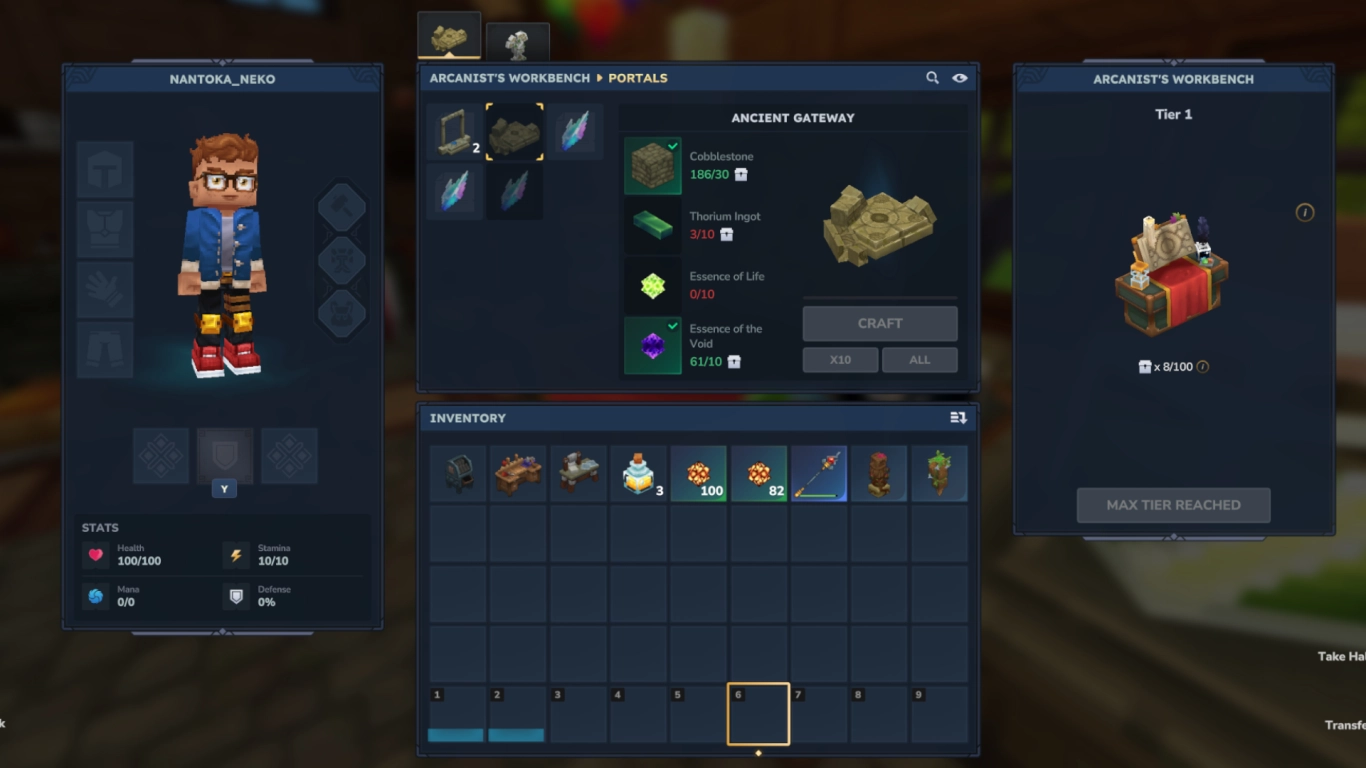Screen dimensions: 1366x768
Task: Click the ALL crafting button
Action: 918,359
